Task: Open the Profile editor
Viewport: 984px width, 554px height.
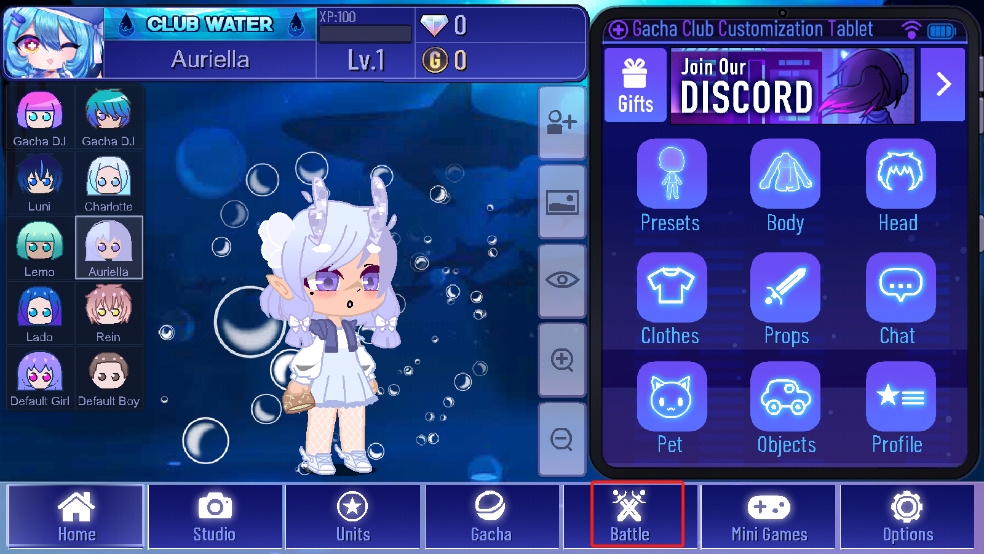Action: (x=899, y=408)
